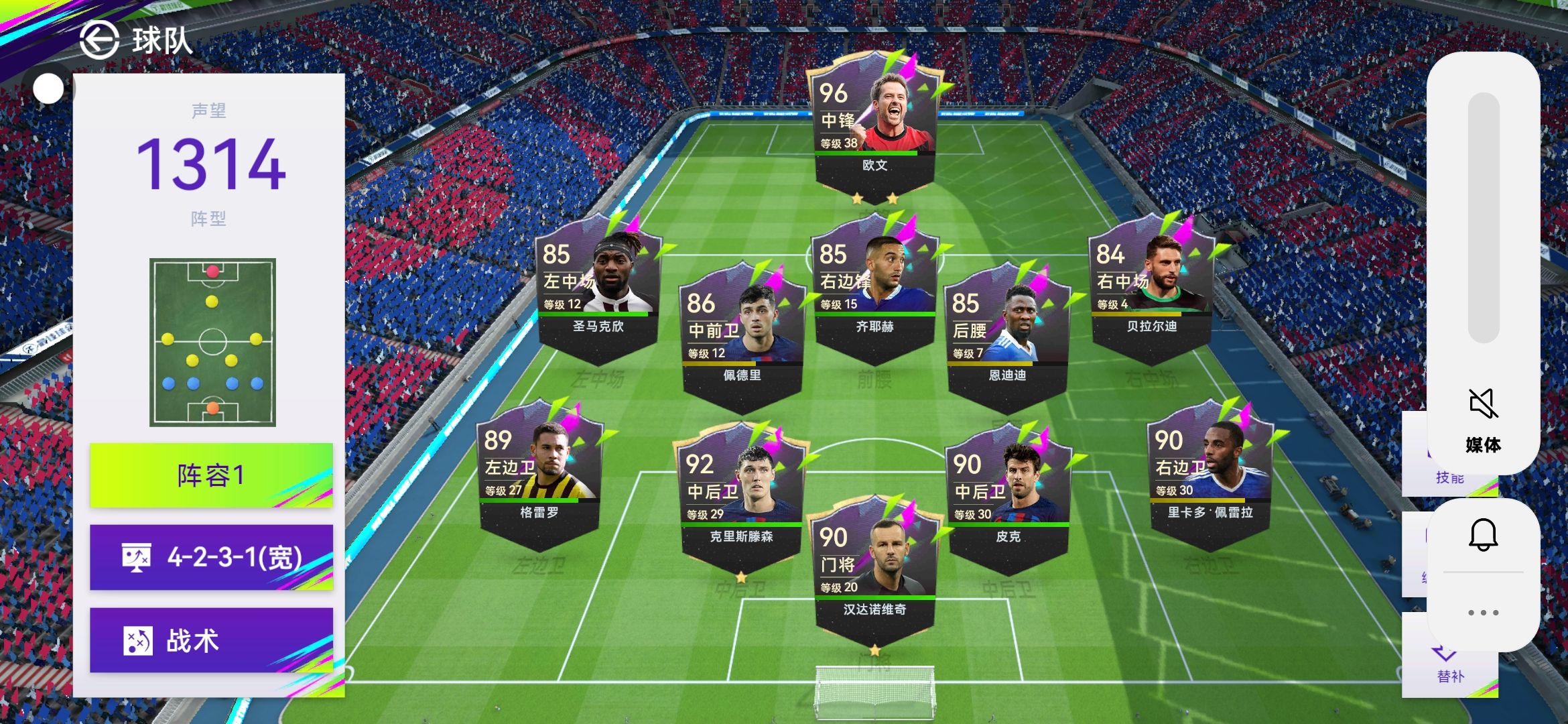Image resolution: width=1568 pixels, height=724 pixels.
Task: Open the three-dots more options
Action: tap(1483, 613)
